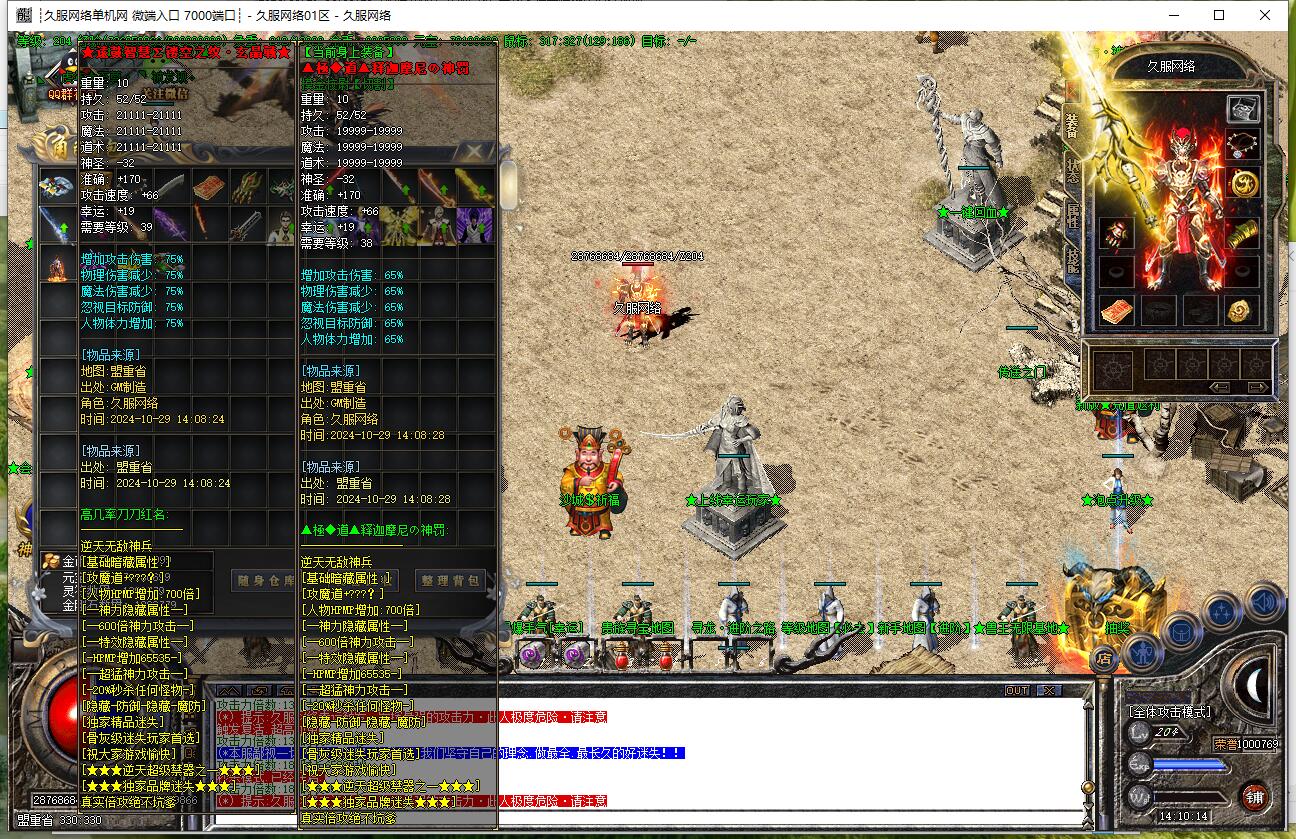Viewport: 1296px width, 839px height.
Task: Open the 属性 attributes tab
Action: 1072,215
